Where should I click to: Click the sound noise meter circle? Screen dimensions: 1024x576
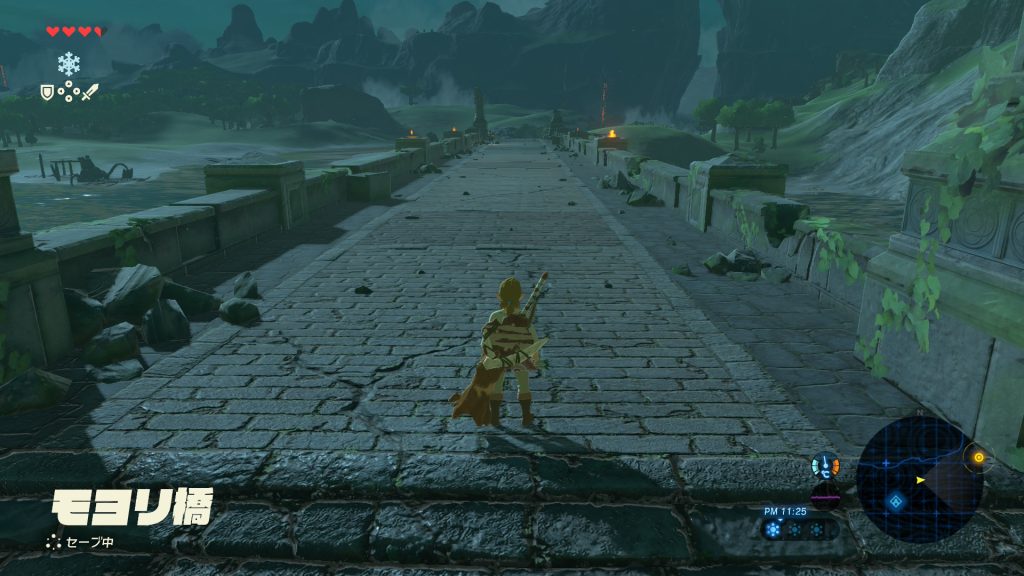825,497
